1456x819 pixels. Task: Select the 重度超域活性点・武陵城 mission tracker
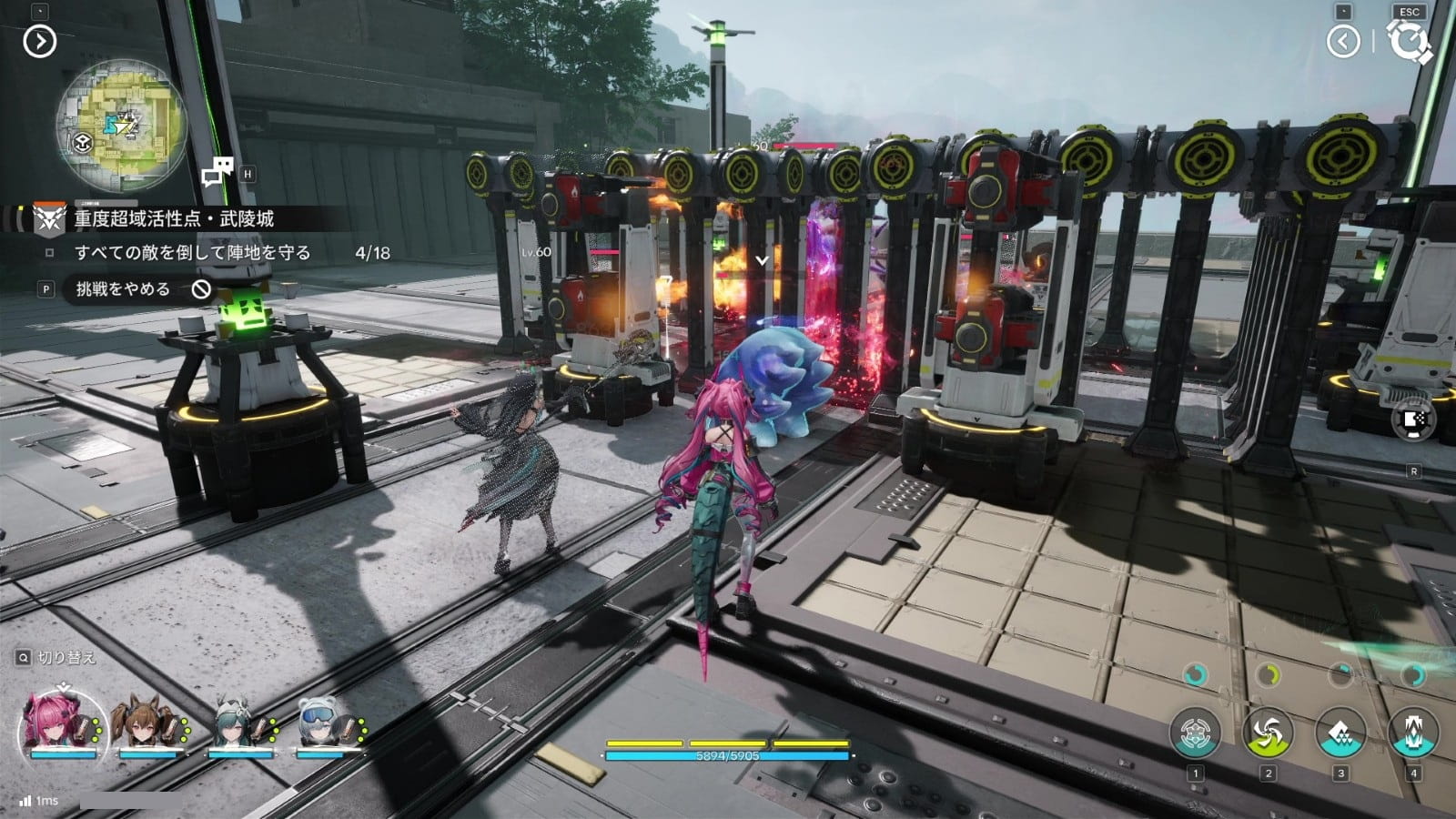pyautogui.click(x=173, y=218)
